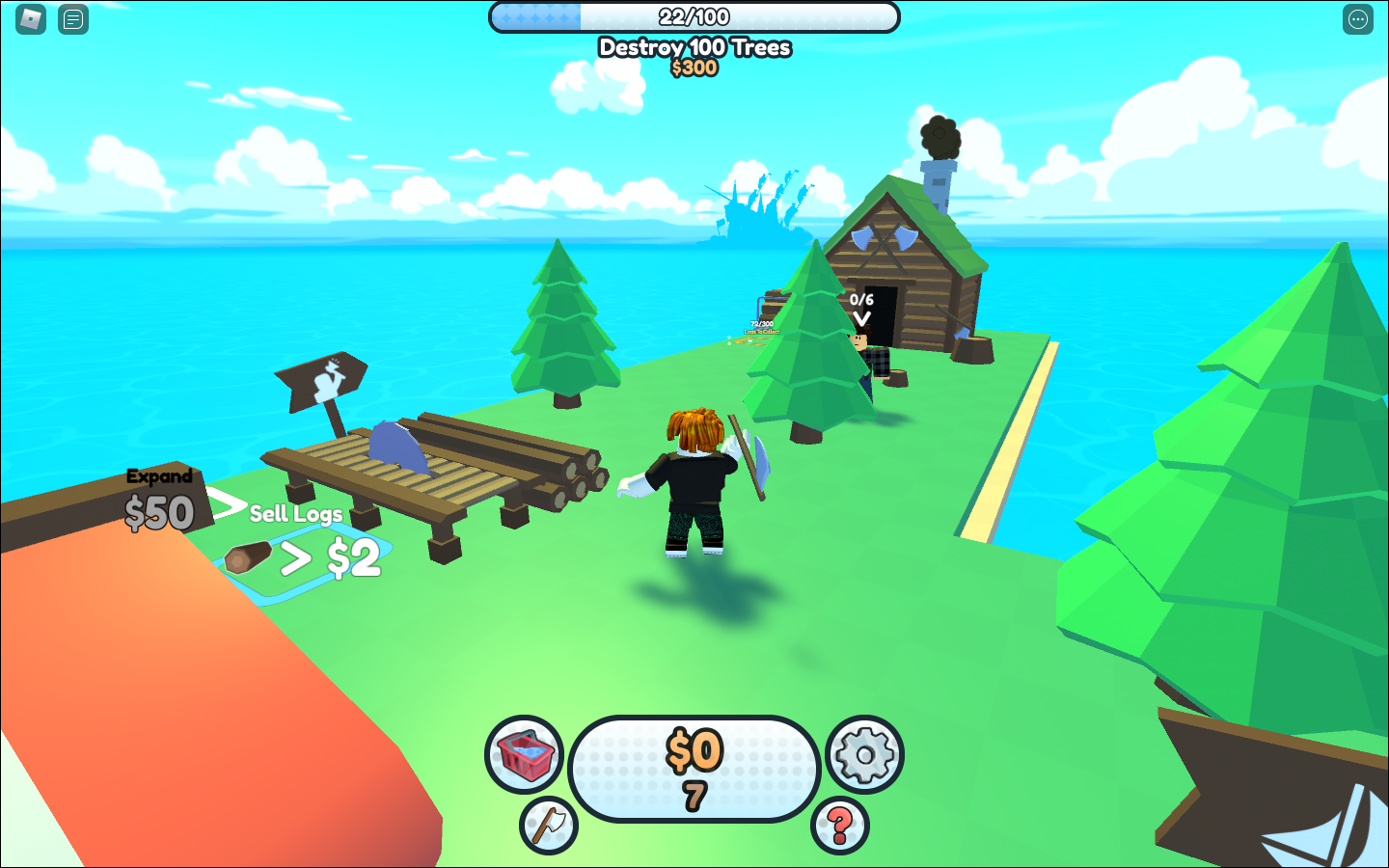Click the money counter showing $0
Image resolution: width=1389 pixels, height=868 pixels.
coord(695,757)
